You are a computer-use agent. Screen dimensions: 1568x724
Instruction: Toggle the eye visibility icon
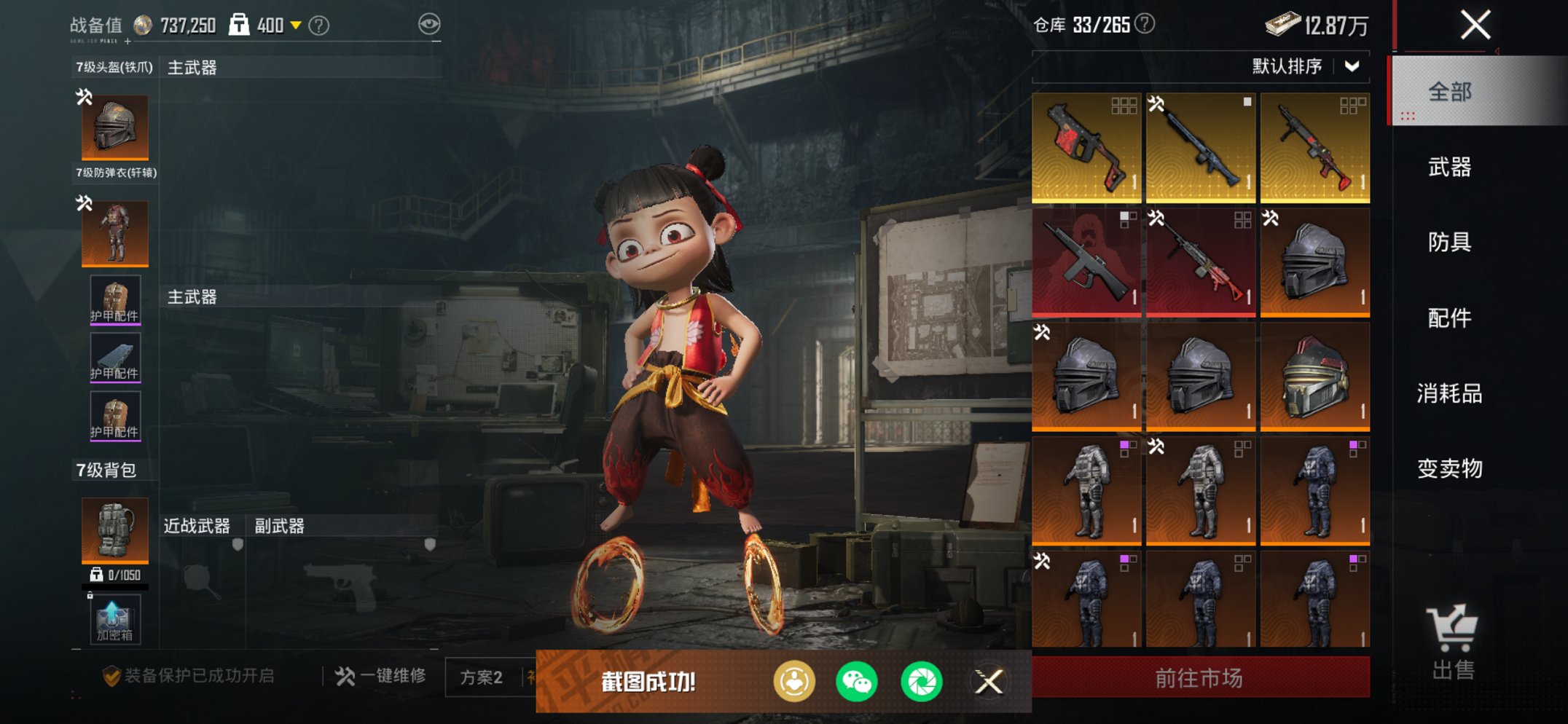pos(429,24)
